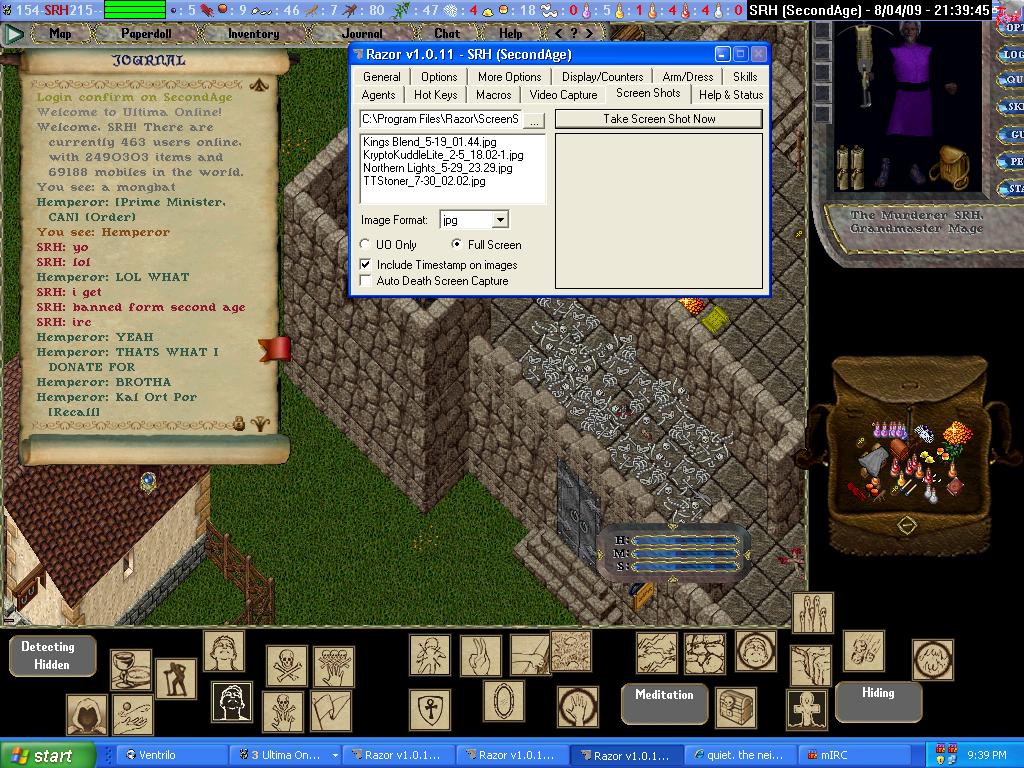
Task: Click the screenshot folder browse button
Action: (x=534, y=120)
